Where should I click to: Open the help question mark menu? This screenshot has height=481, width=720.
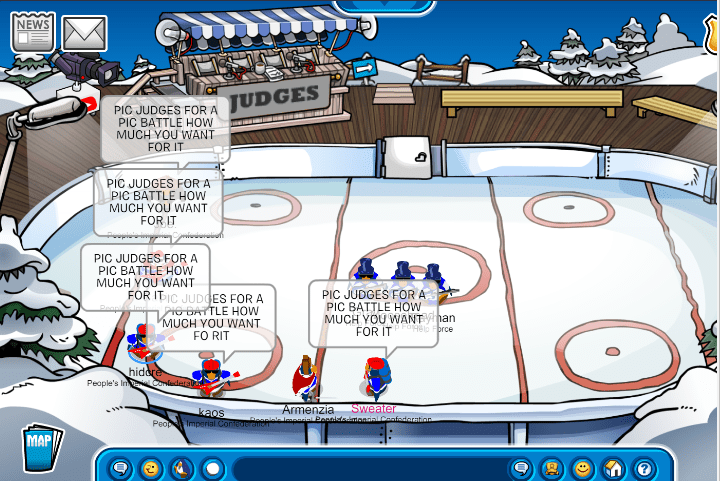pos(644,467)
